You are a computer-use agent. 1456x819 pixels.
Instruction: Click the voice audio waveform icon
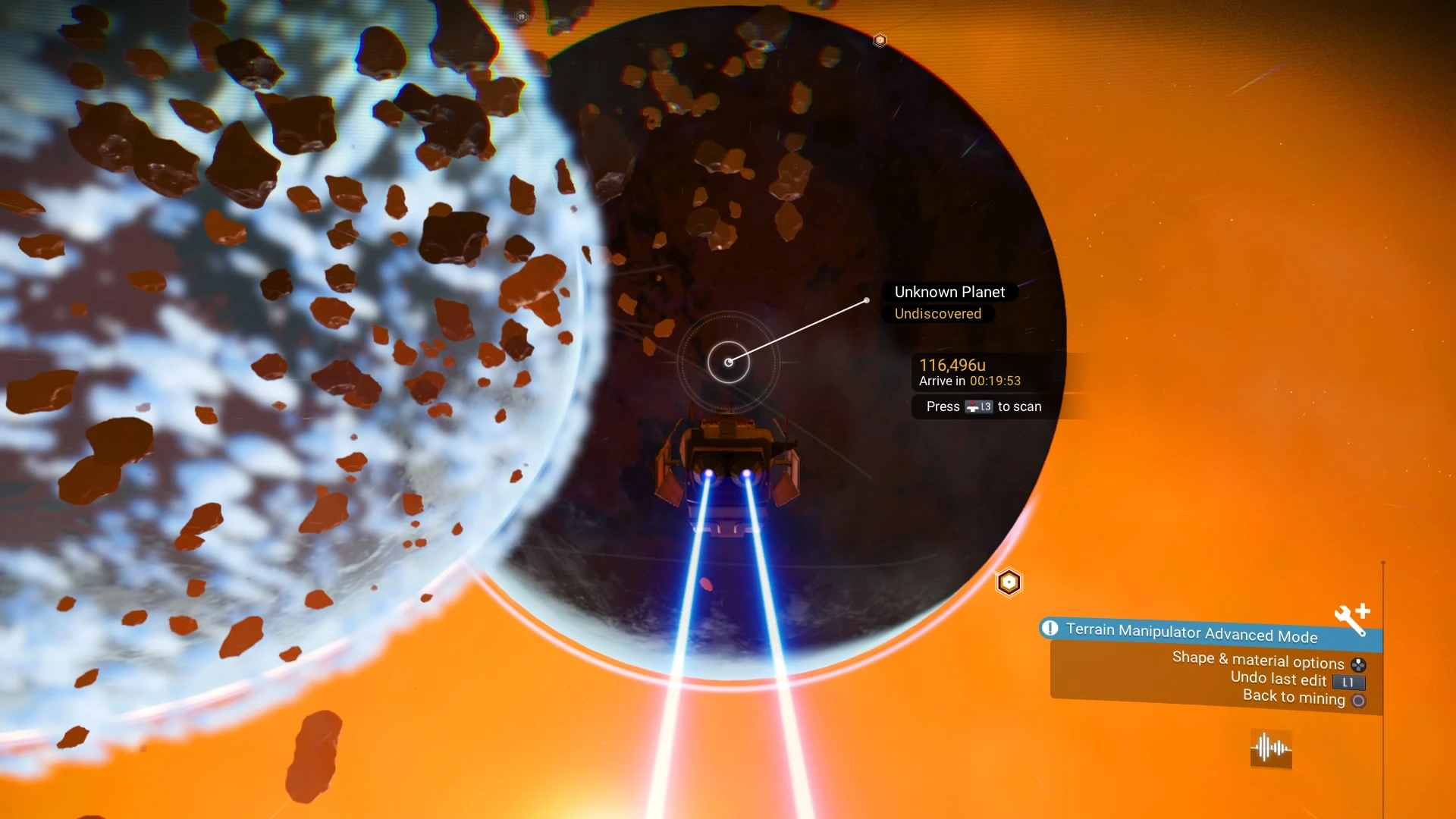tap(1270, 748)
